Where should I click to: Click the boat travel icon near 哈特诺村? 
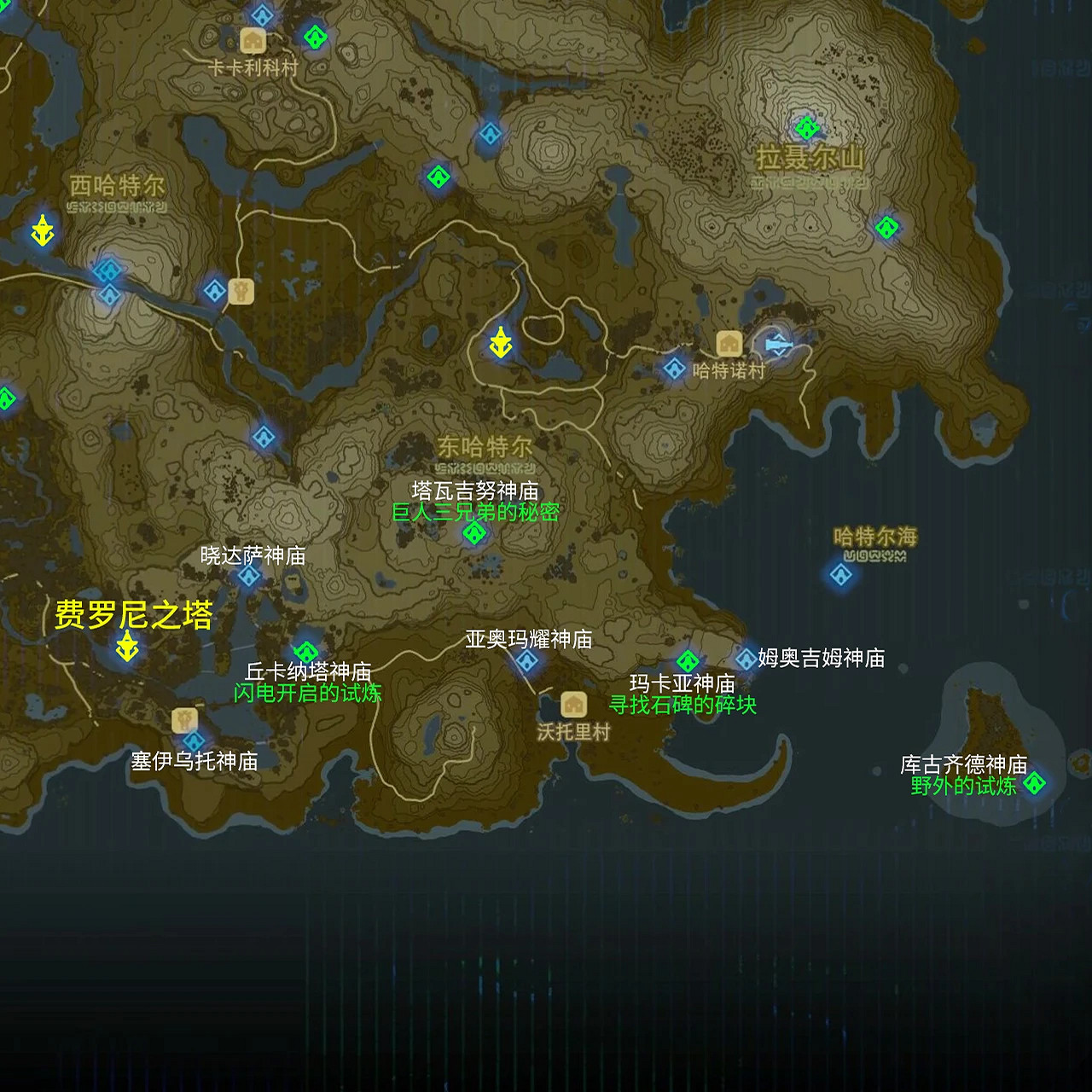coord(776,345)
